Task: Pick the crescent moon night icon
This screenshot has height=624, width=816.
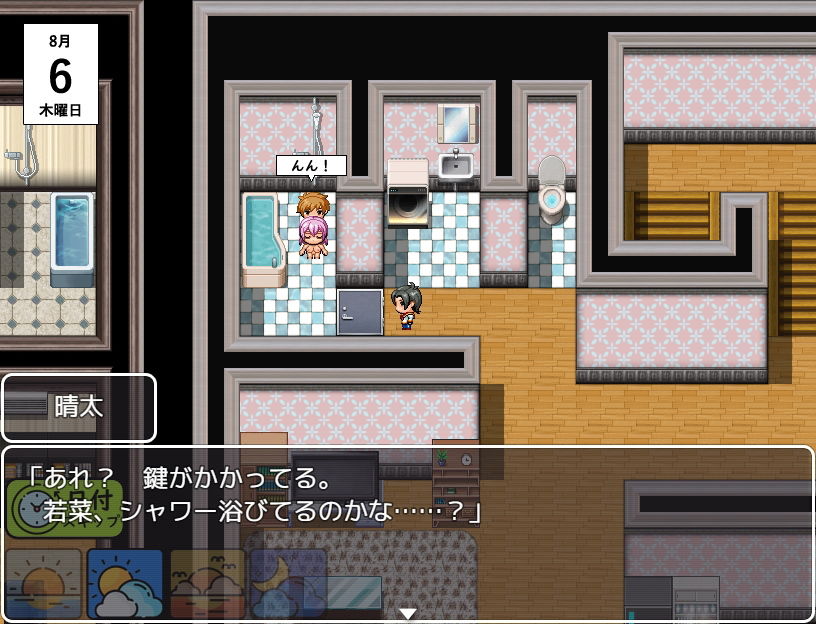Action: point(288,584)
